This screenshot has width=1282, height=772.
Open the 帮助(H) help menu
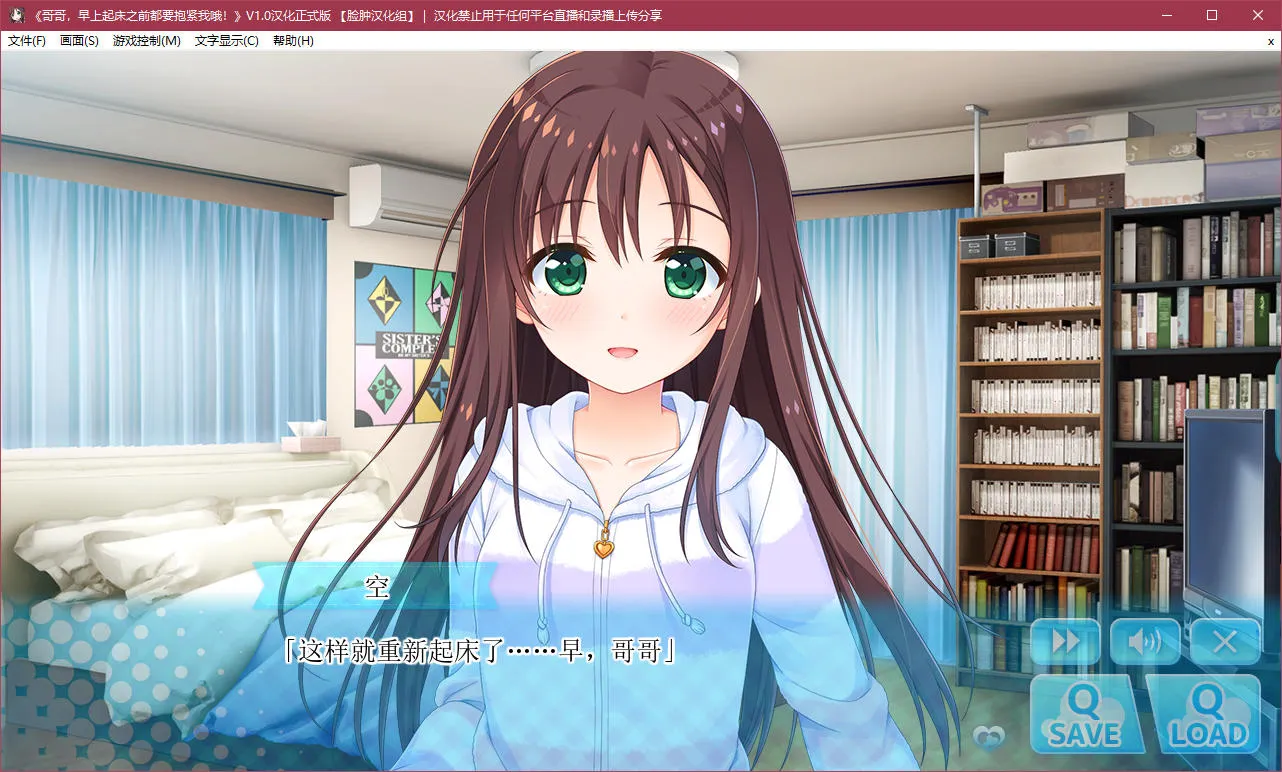tap(293, 41)
